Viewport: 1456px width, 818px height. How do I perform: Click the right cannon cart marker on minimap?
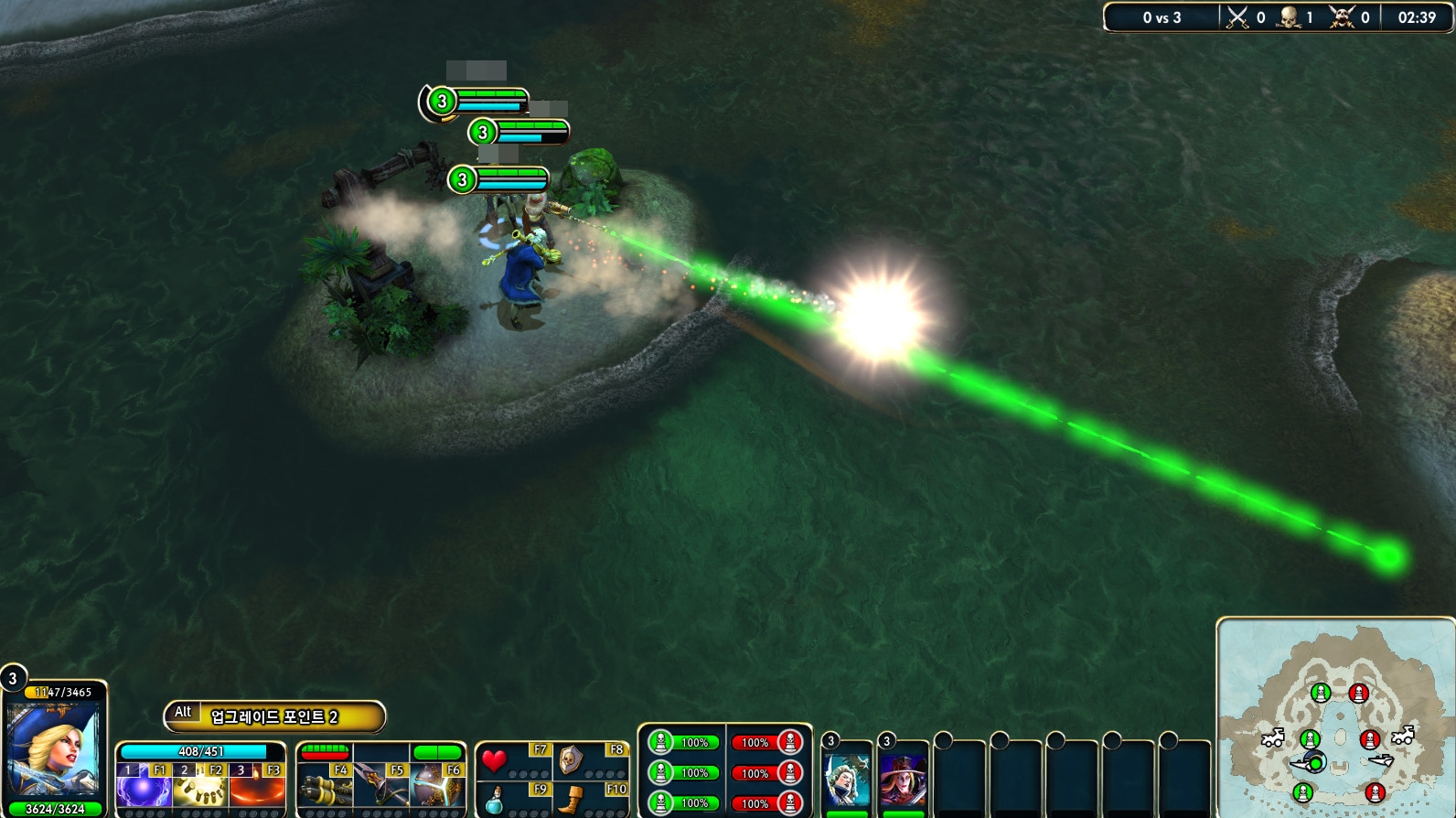coord(1403,735)
